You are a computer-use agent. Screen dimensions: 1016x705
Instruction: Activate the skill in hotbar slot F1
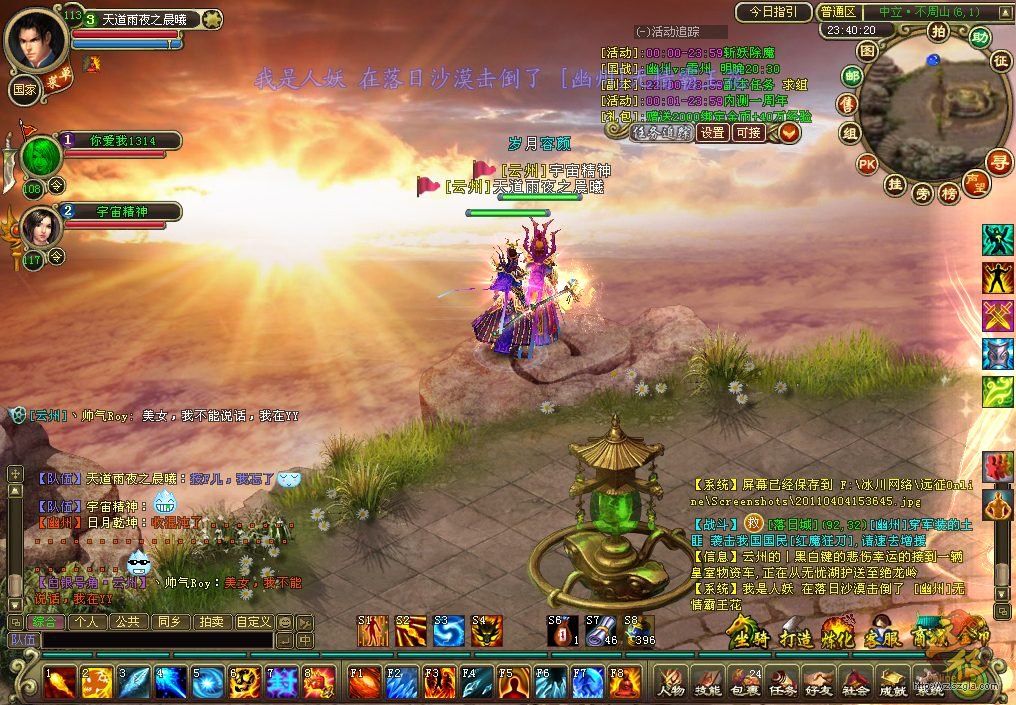364,682
